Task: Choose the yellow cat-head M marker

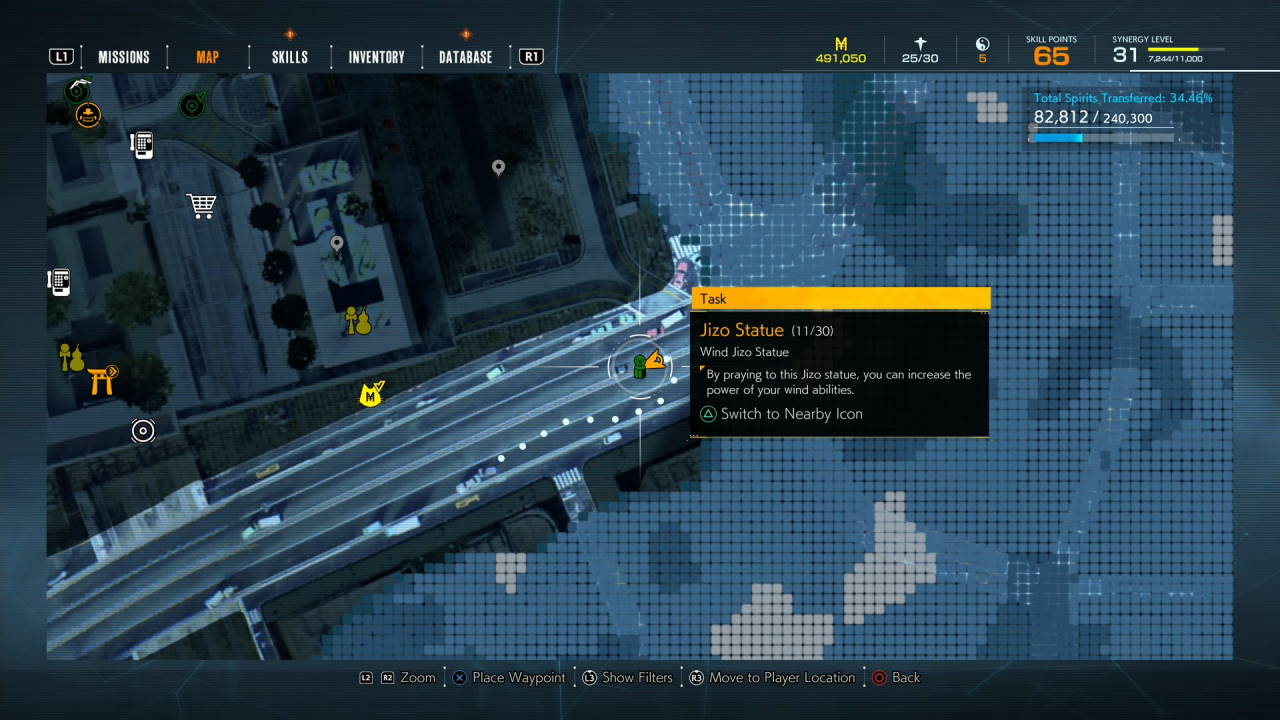Action: coord(372,395)
